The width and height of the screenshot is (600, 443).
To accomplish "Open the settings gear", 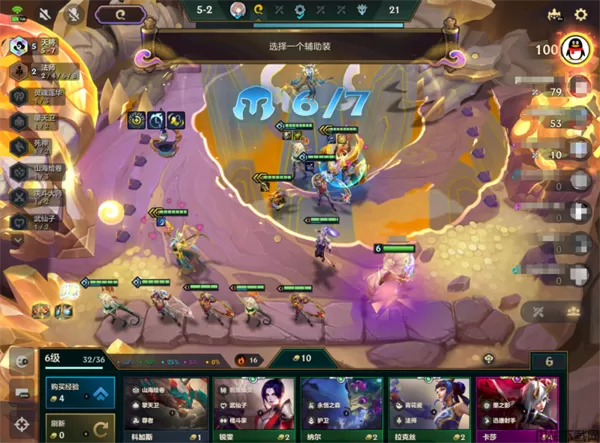I will click(580, 15).
